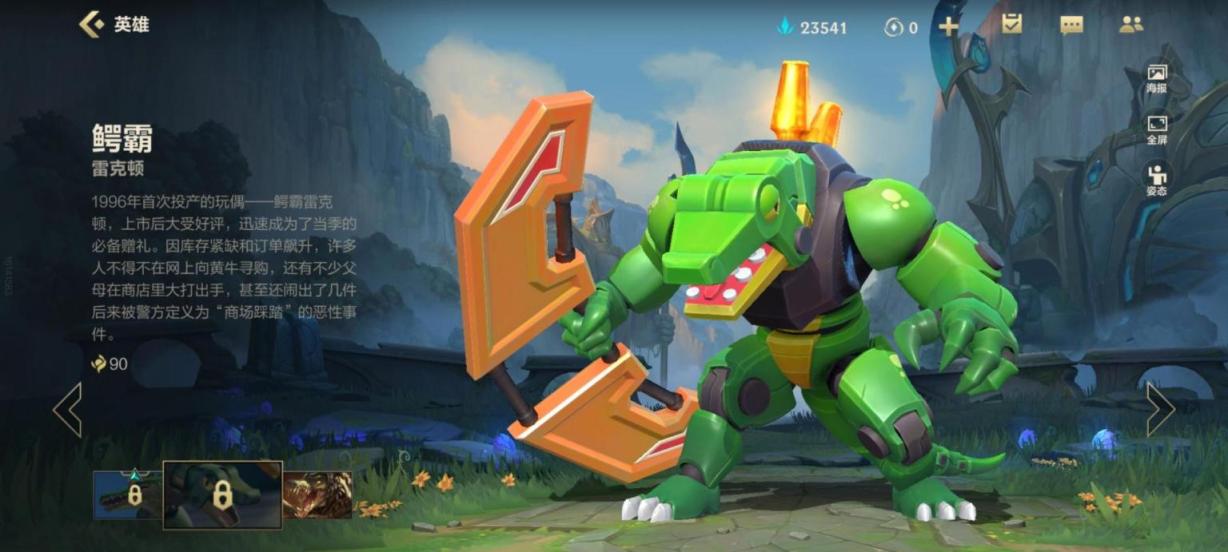The height and width of the screenshot is (552, 1228).
Task: Open the 姿态 pose options
Action: [1157, 180]
